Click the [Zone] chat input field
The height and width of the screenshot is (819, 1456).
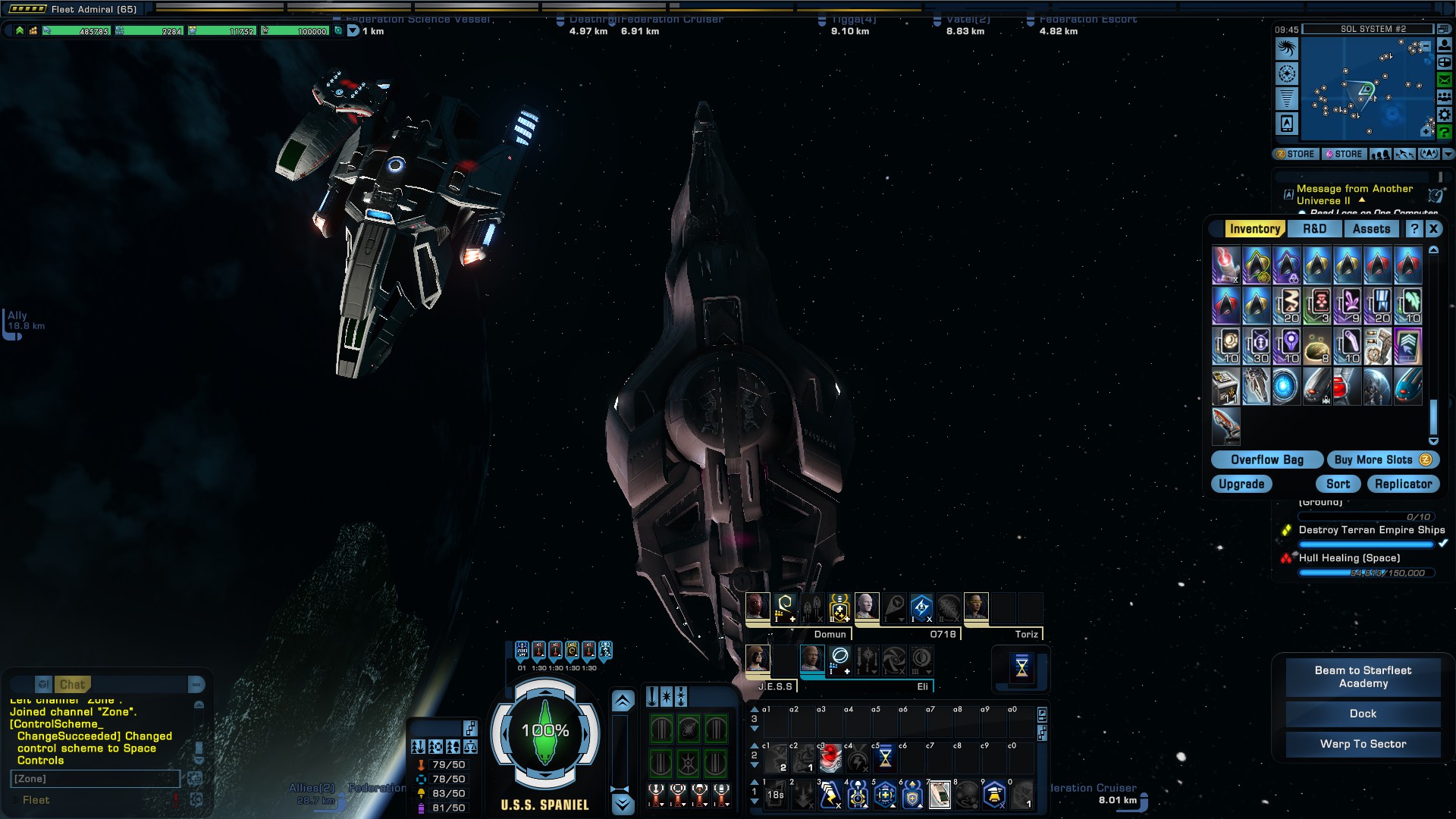click(x=95, y=779)
